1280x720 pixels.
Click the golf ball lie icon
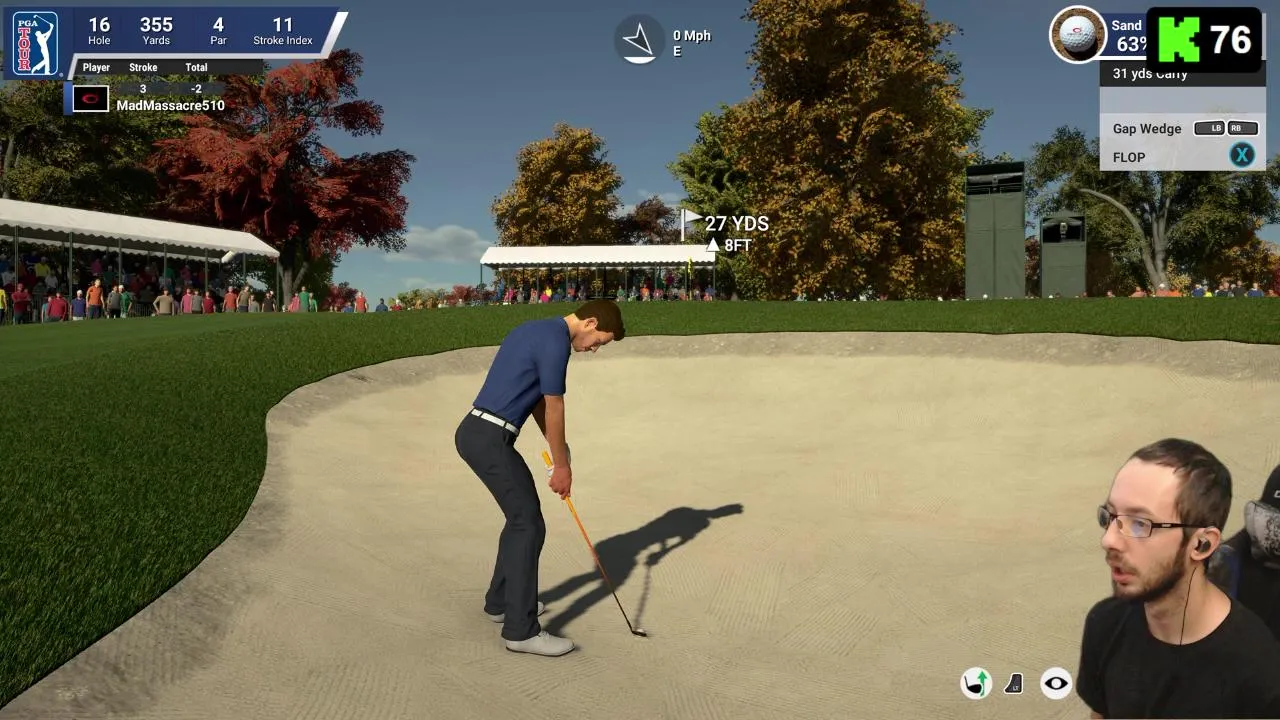point(1077,34)
